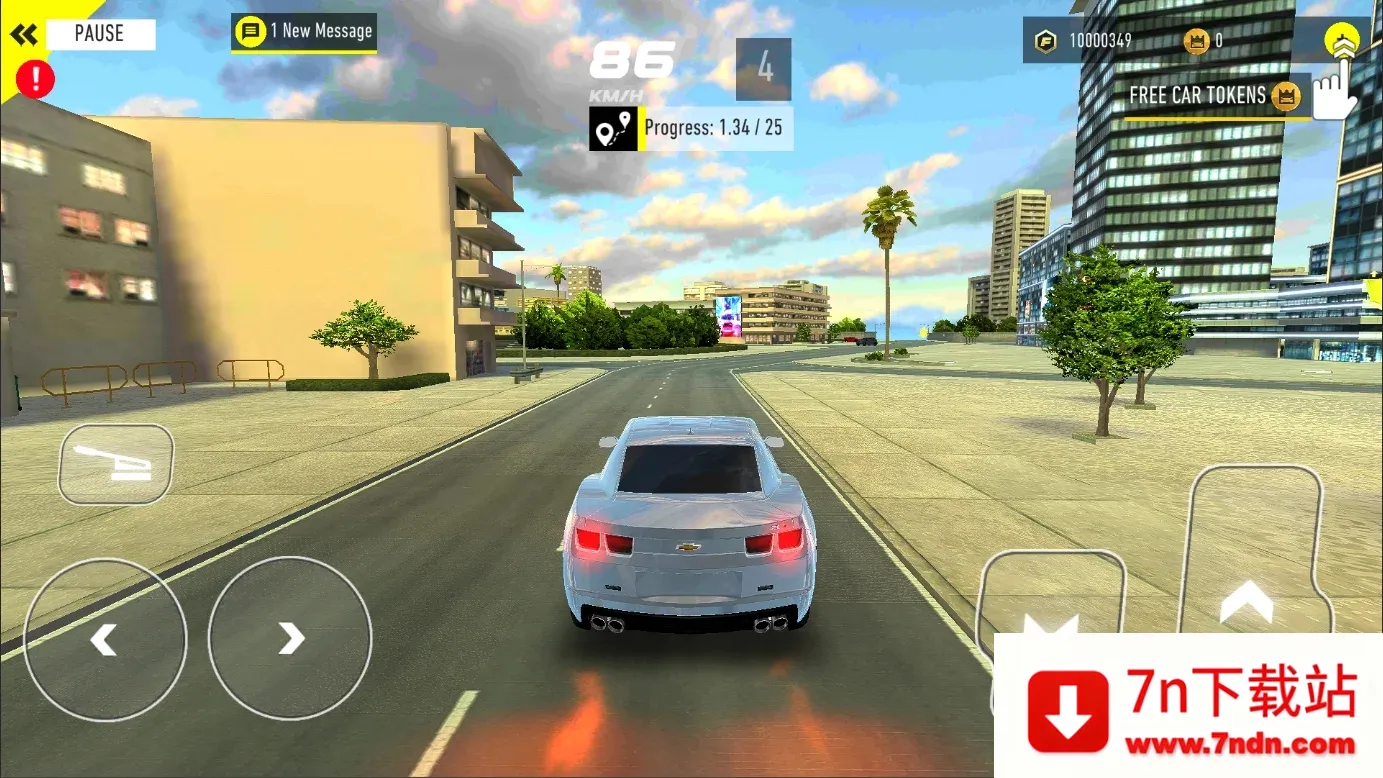The image size is (1383, 778).
Task: Open the handbrake control icon
Action: point(115,464)
